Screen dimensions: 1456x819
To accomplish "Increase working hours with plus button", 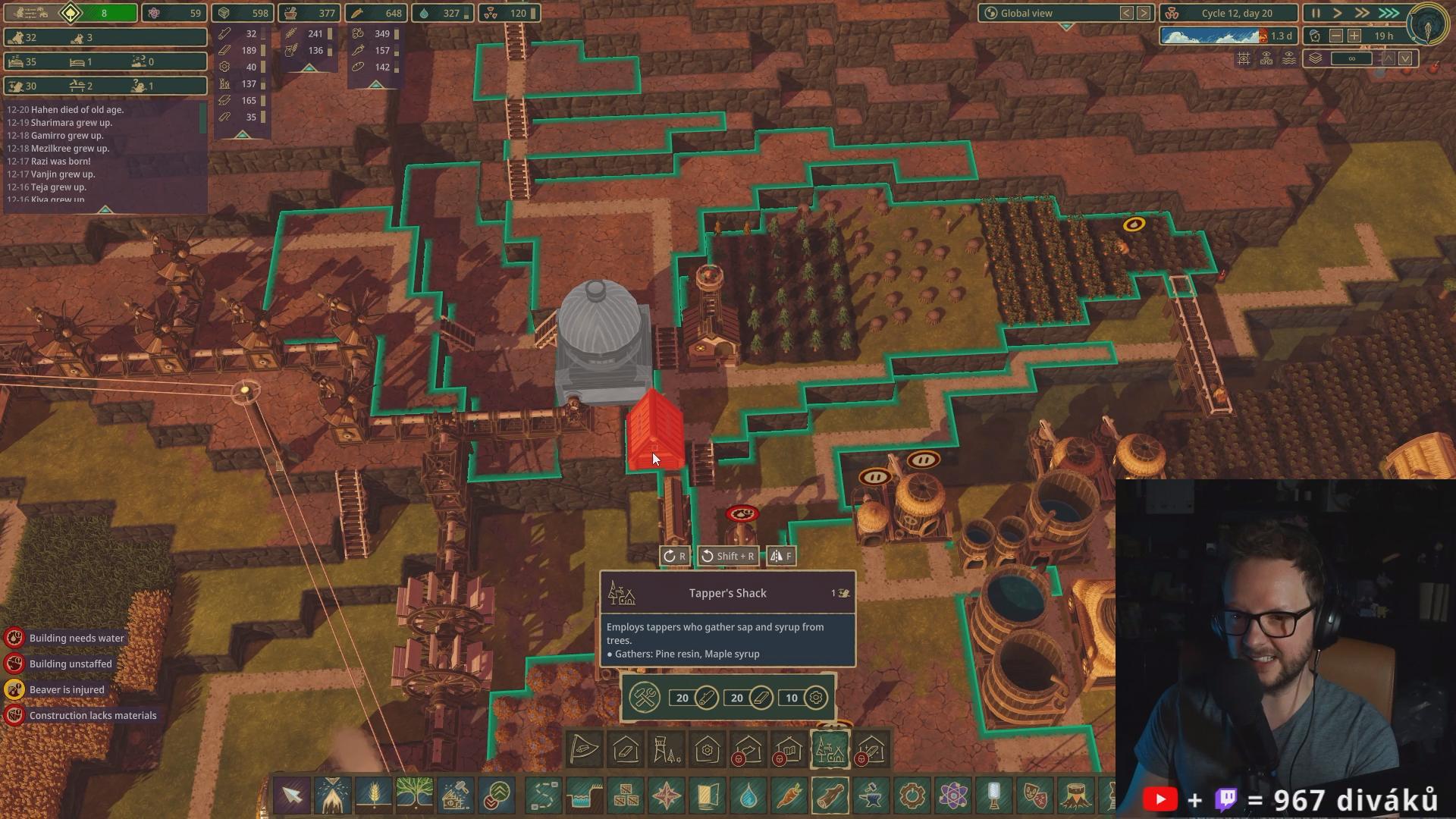I will (1354, 36).
